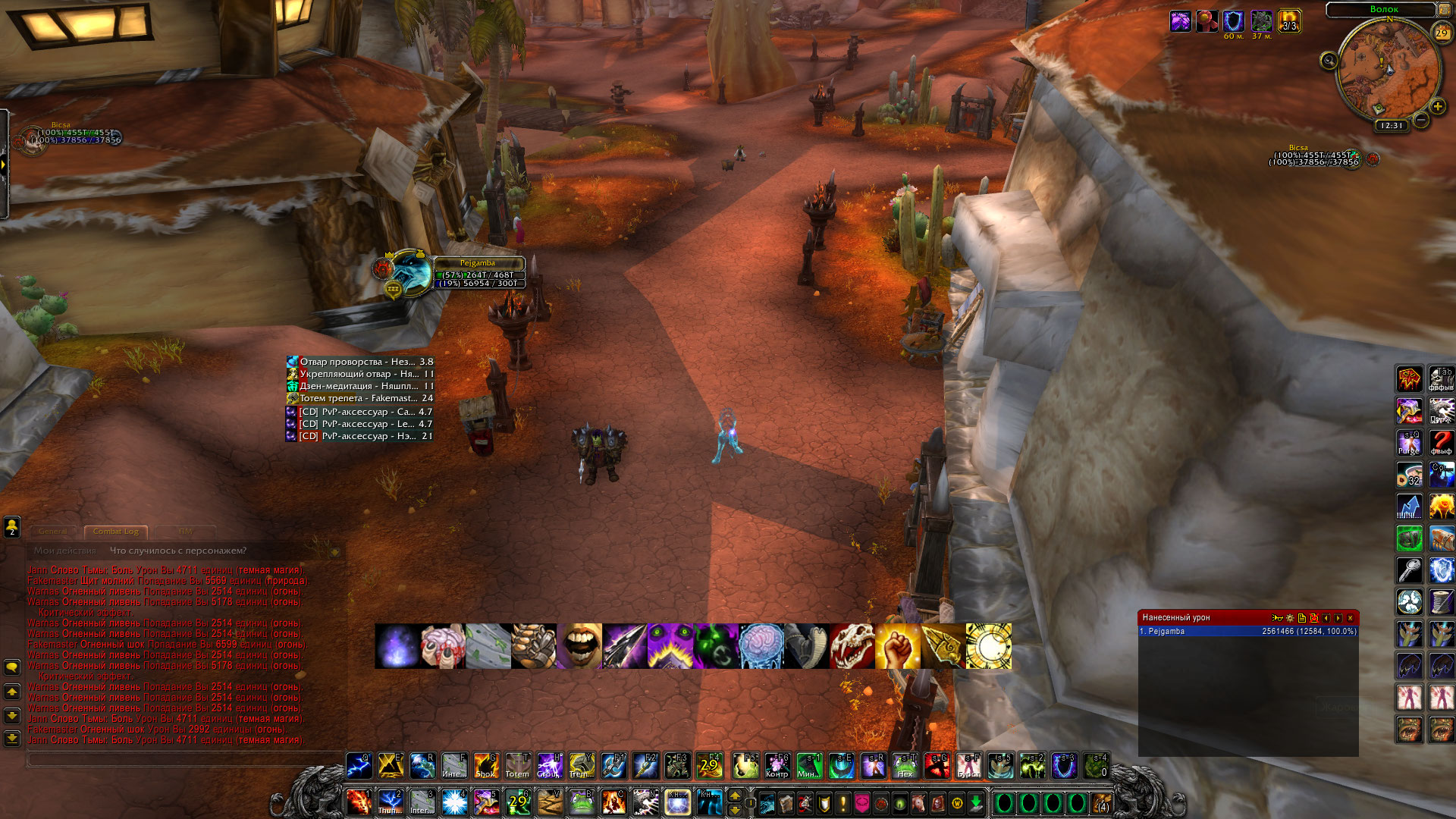Image resolution: width=1456 pixels, height=819 pixels.
Task: Use the key icon in side bar
Action: 1409,570
